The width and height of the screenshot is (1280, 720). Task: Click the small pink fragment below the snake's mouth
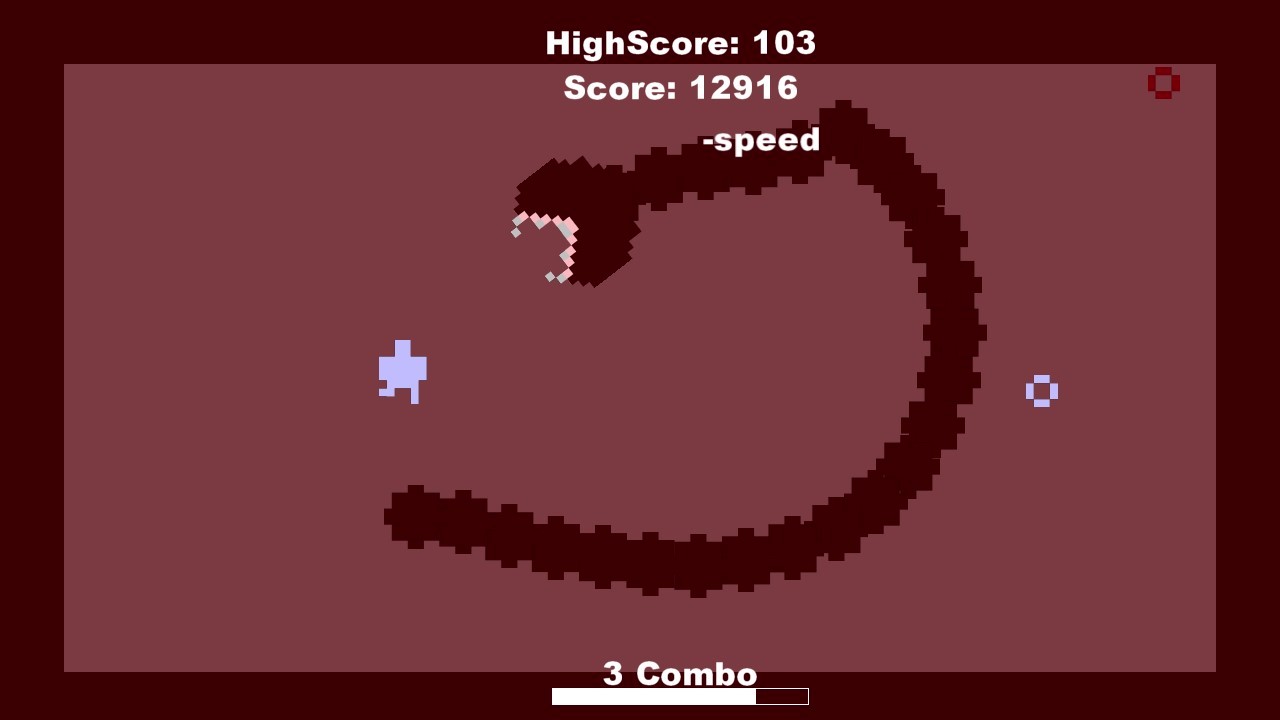click(551, 275)
